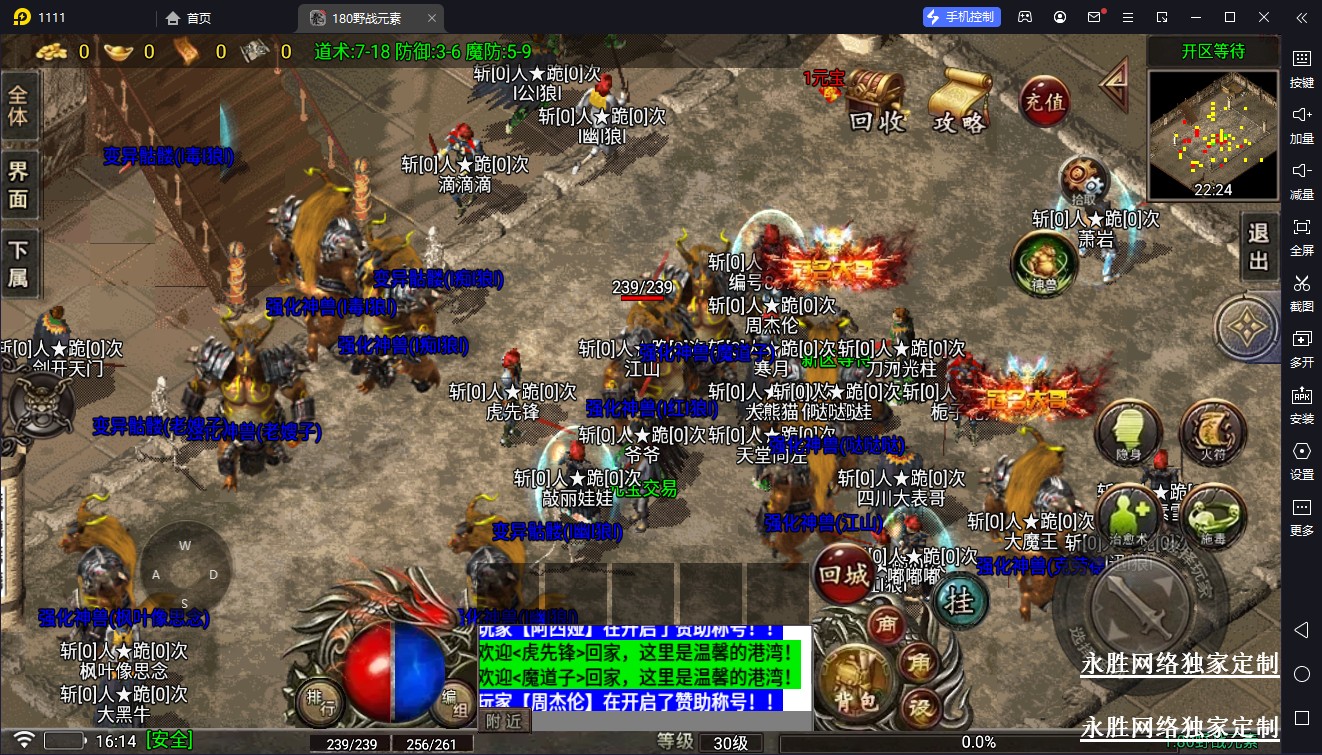Toggle the teal 挂 auto-battle button
Viewport: 1322px width, 755px height.
pos(959,601)
